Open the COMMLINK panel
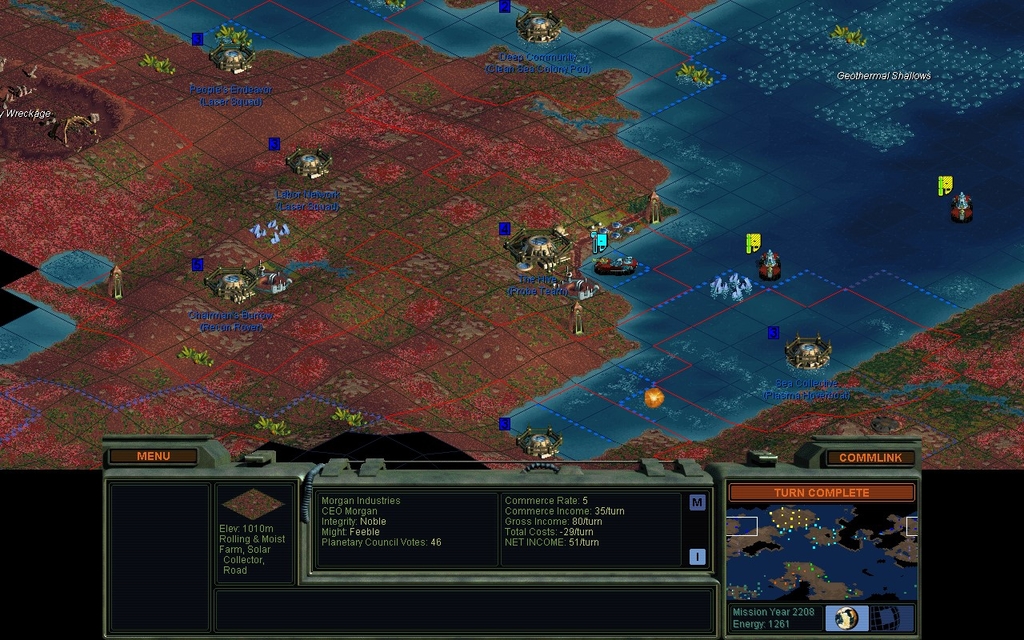 (x=870, y=458)
